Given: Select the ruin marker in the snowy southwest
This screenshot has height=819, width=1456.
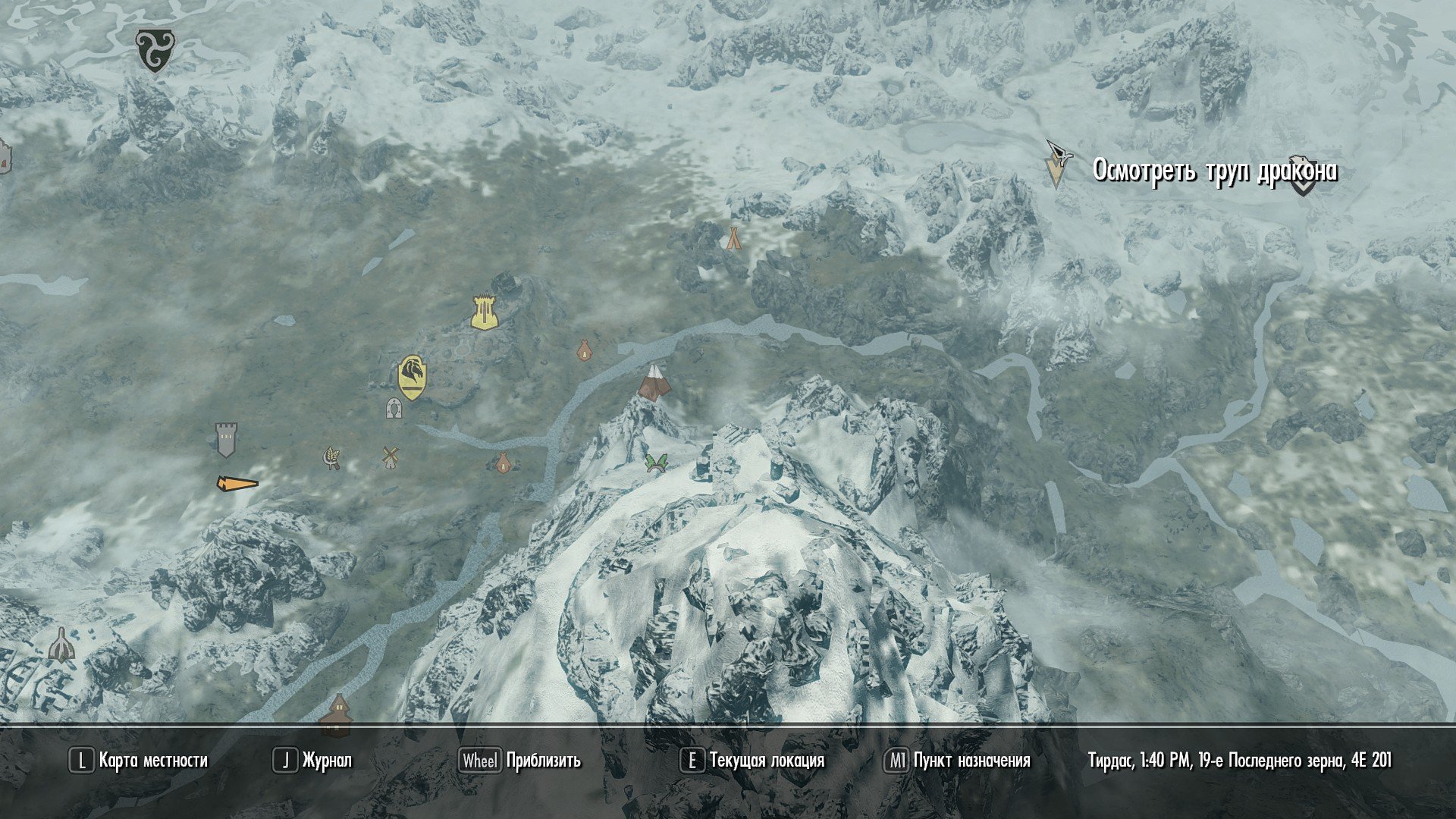Looking at the screenshot, I should [x=61, y=645].
